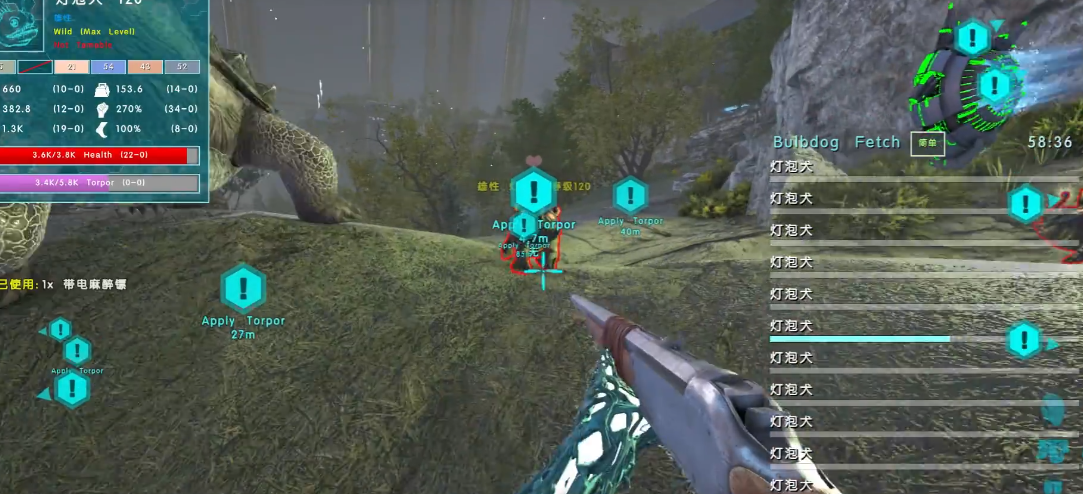The width and height of the screenshot is (1083, 494).
Task: Click the weight stat icon
Action: [x=103, y=89]
